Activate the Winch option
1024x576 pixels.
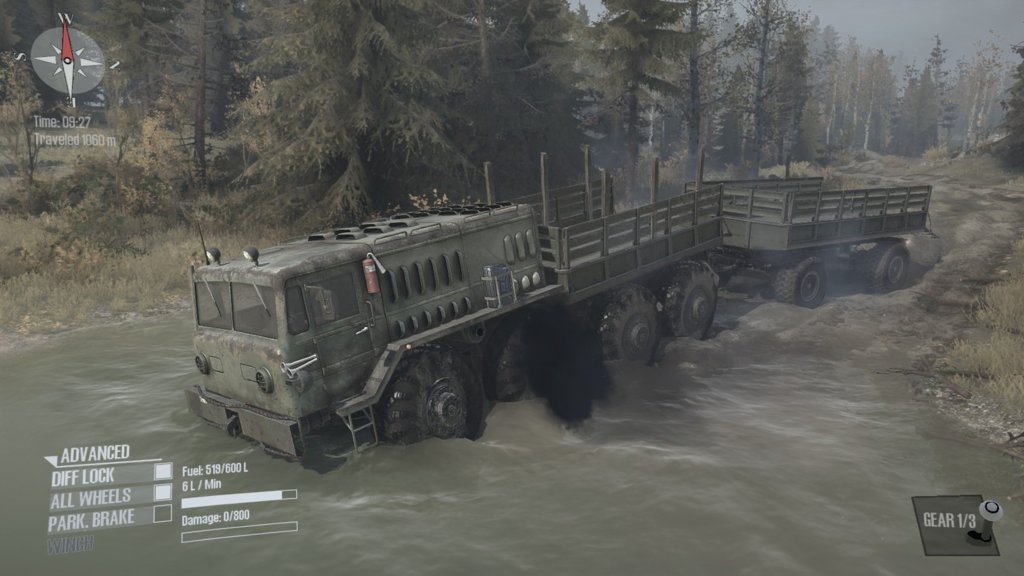click(x=70, y=544)
